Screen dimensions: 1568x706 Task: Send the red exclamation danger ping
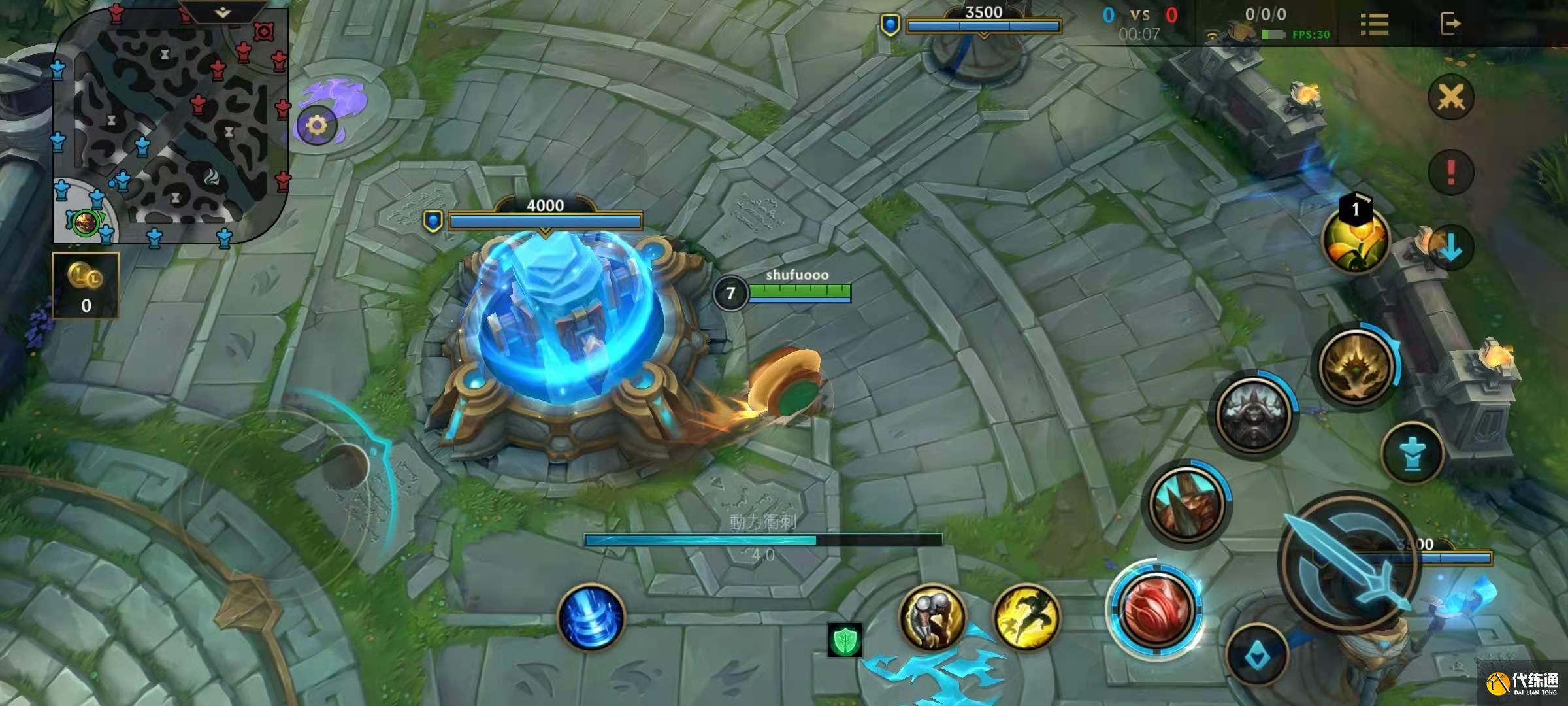[1451, 172]
